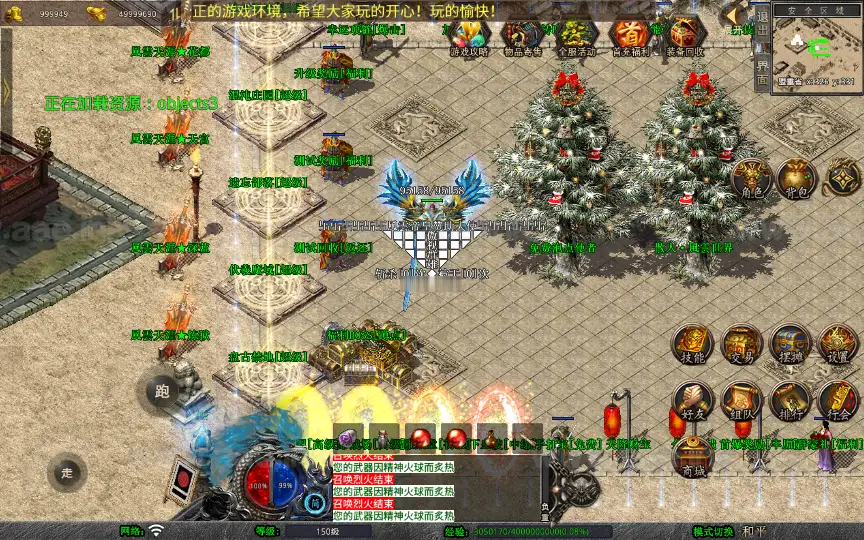The height and width of the screenshot is (540, 864).
Task: Collapse the top icon bar with arrow button
Action: click(x=738, y=14)
